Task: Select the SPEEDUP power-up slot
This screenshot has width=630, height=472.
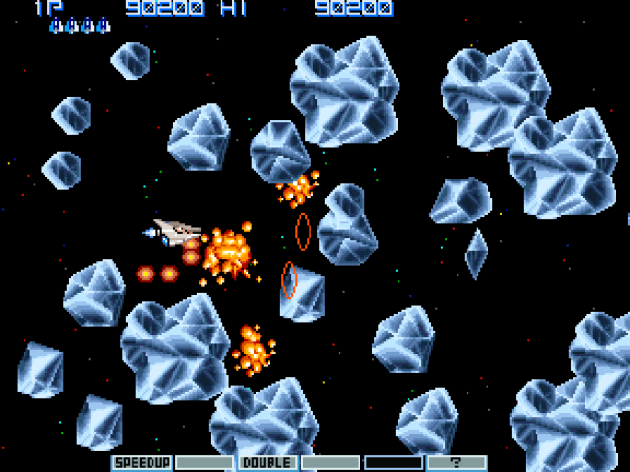Action: 141,463
